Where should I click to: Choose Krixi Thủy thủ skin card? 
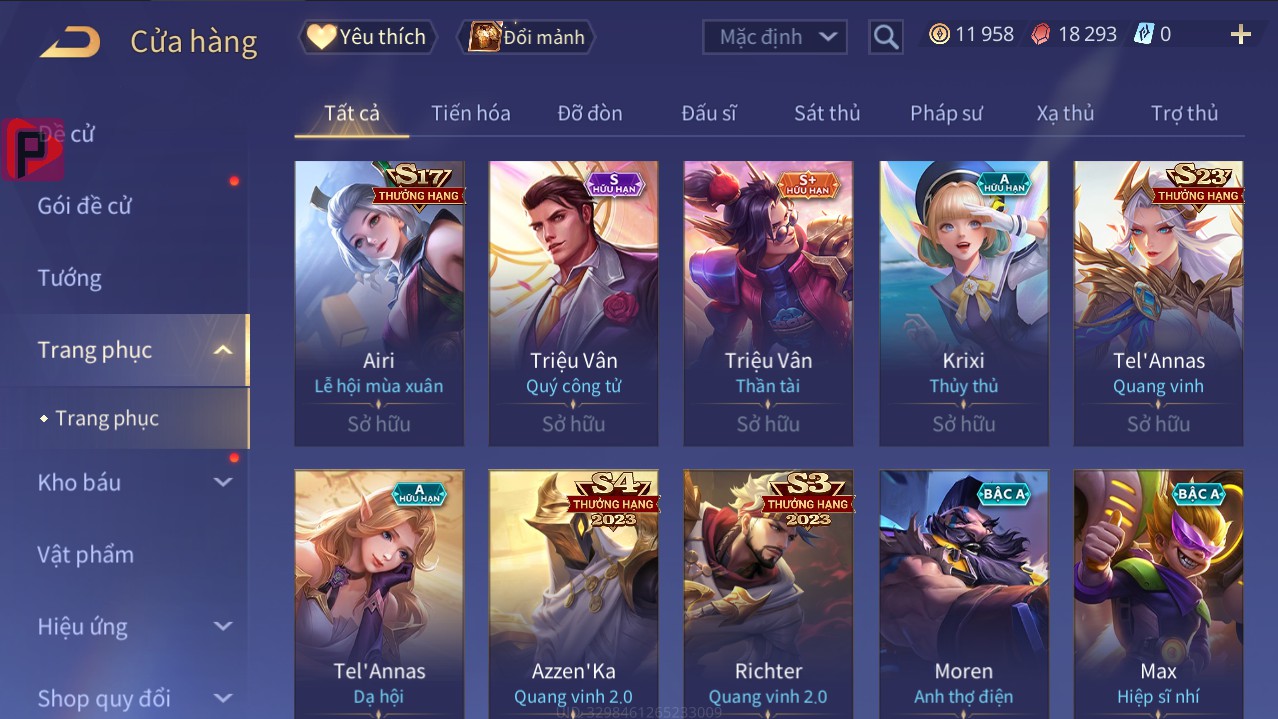point(963,300)
